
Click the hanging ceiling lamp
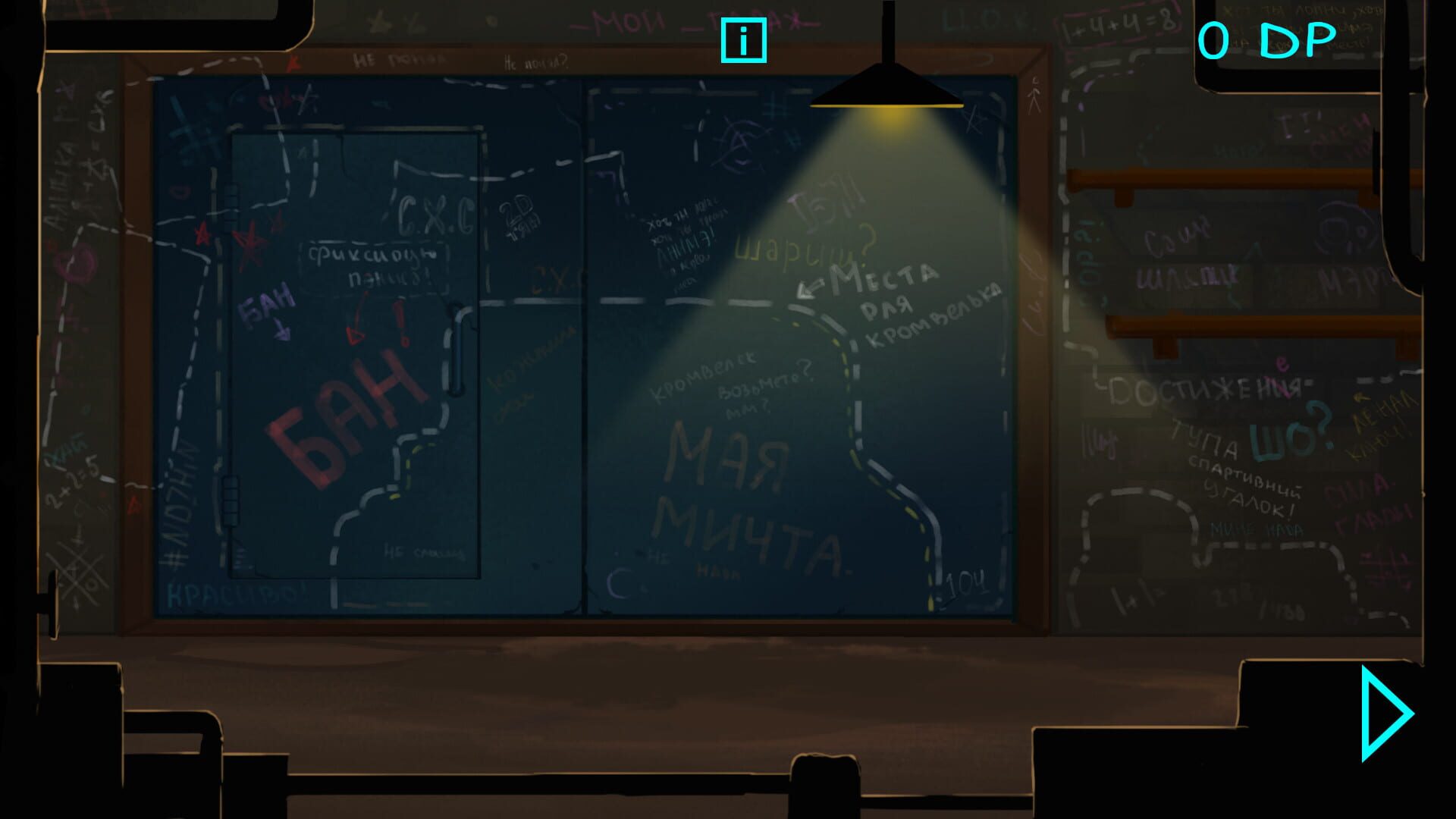[x=887, y=91]
